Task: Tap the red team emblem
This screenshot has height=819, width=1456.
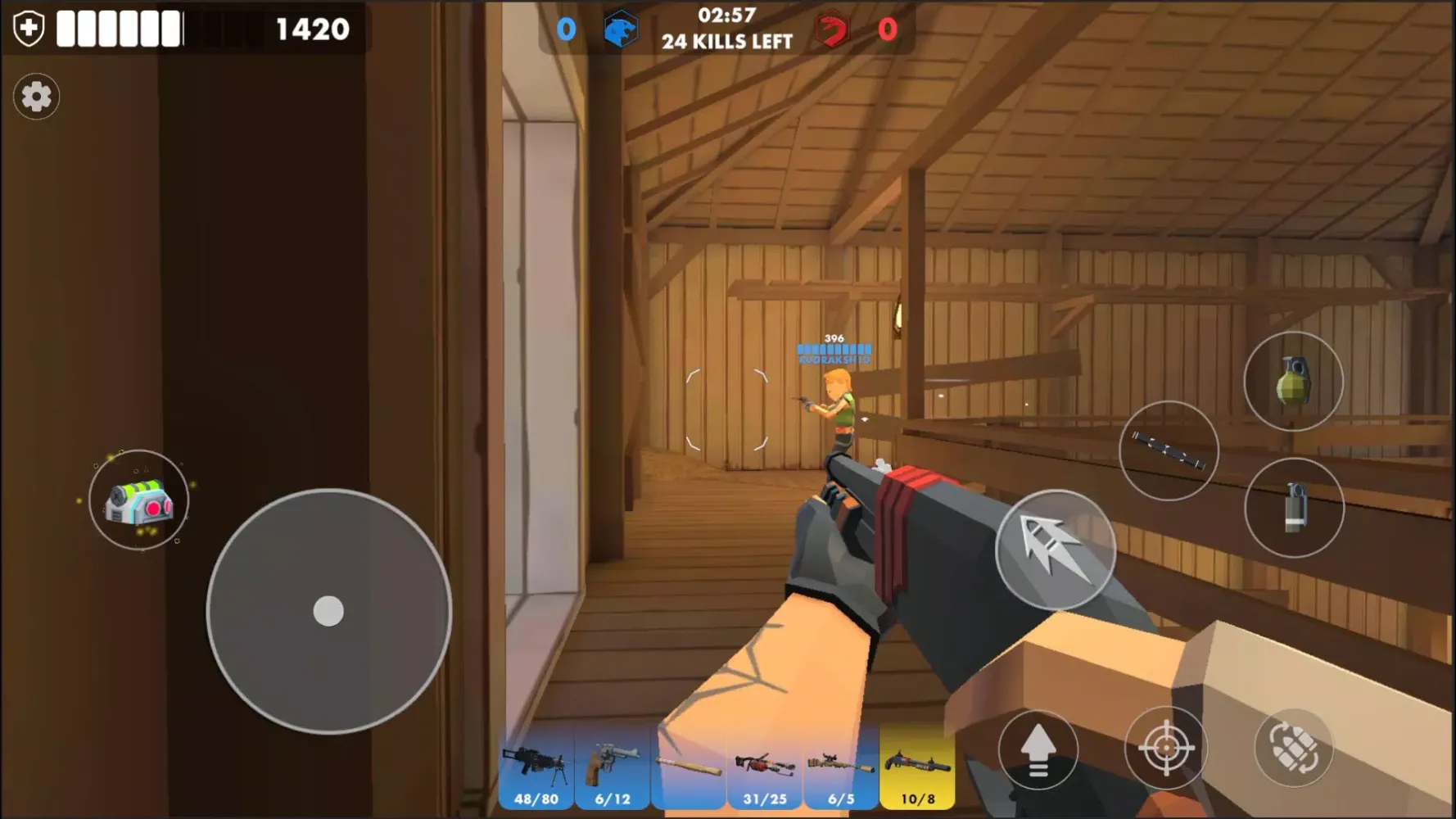Action: tap(833, 28)
